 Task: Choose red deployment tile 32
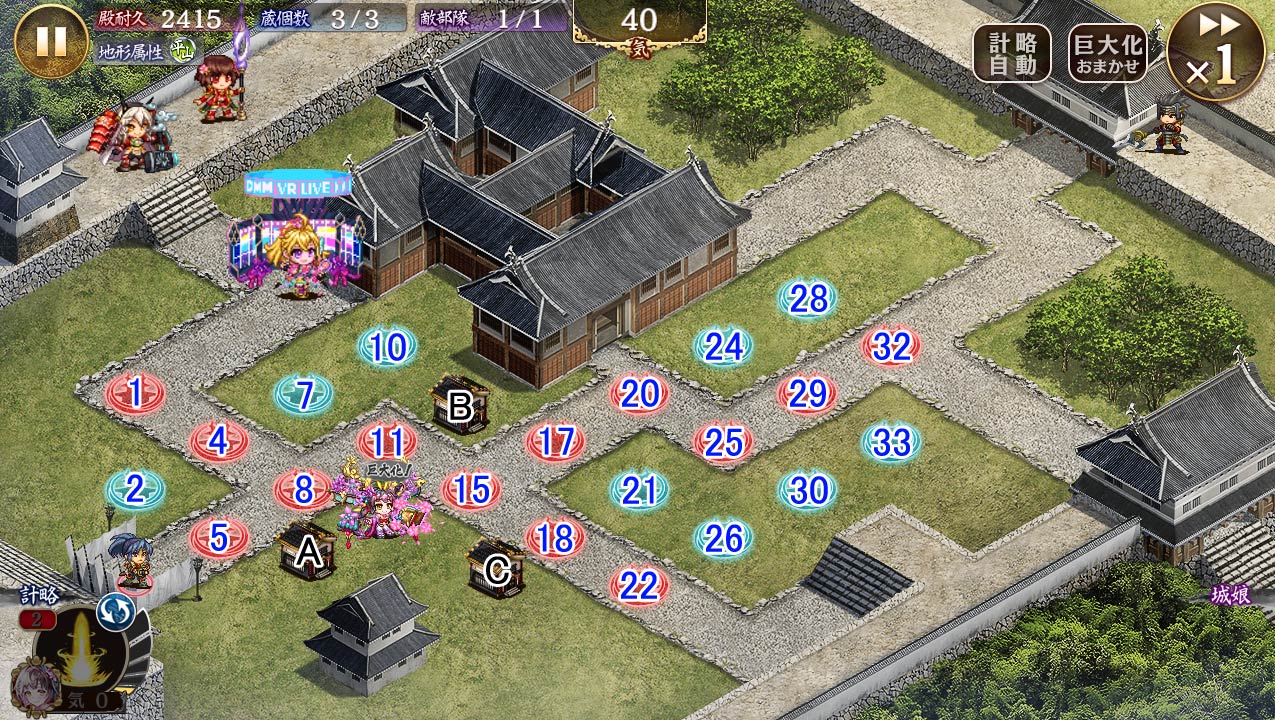tap(891, 347)
